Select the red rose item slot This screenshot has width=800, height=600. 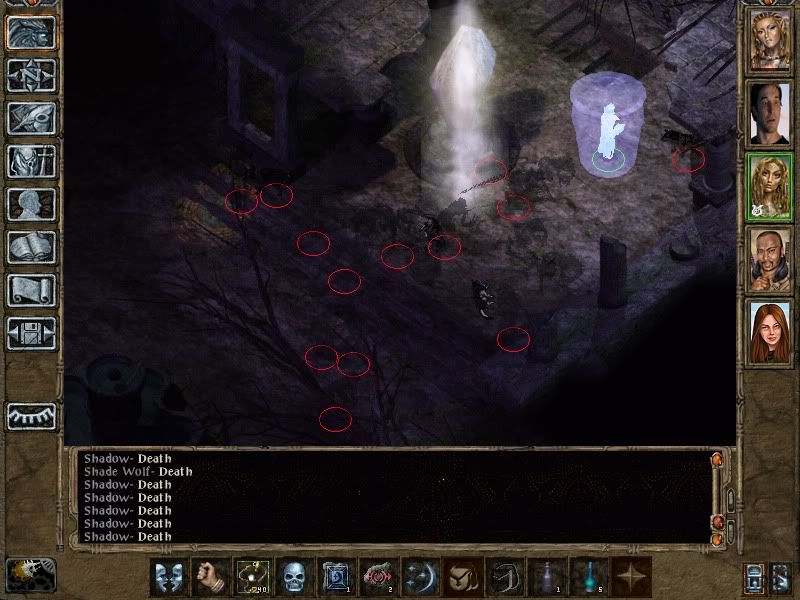pos(377,578)
